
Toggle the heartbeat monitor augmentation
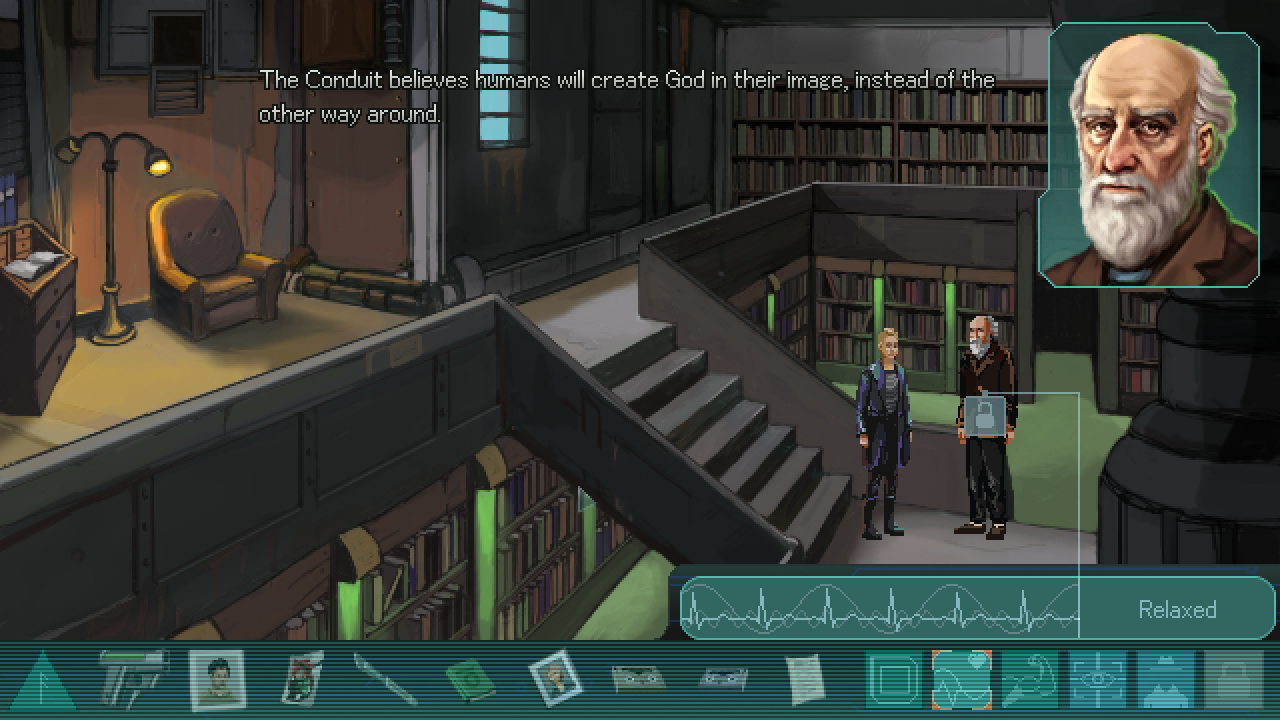coord(961,681)
